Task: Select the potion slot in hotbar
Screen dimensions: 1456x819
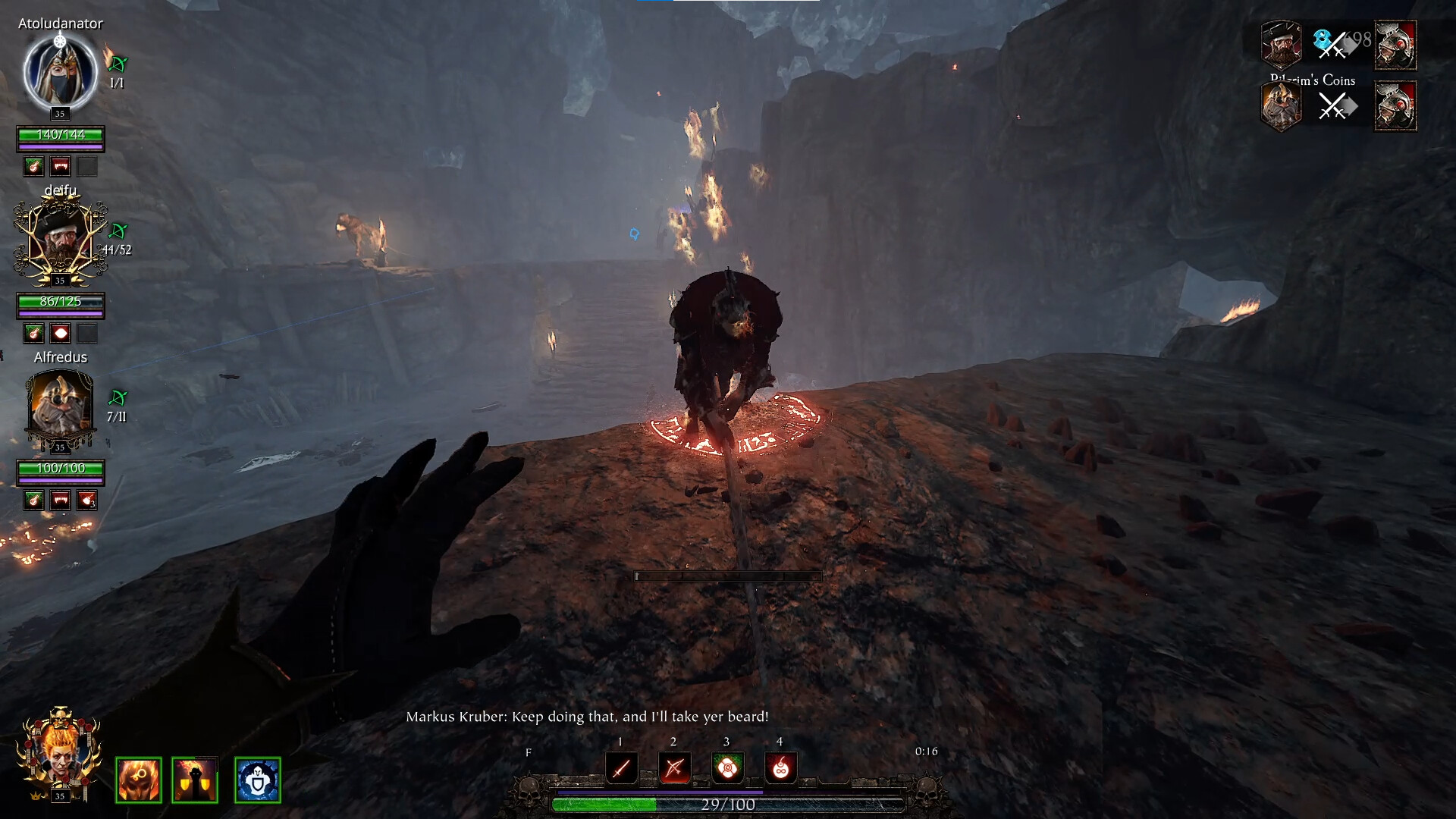Action: click(x=780, y=768)
